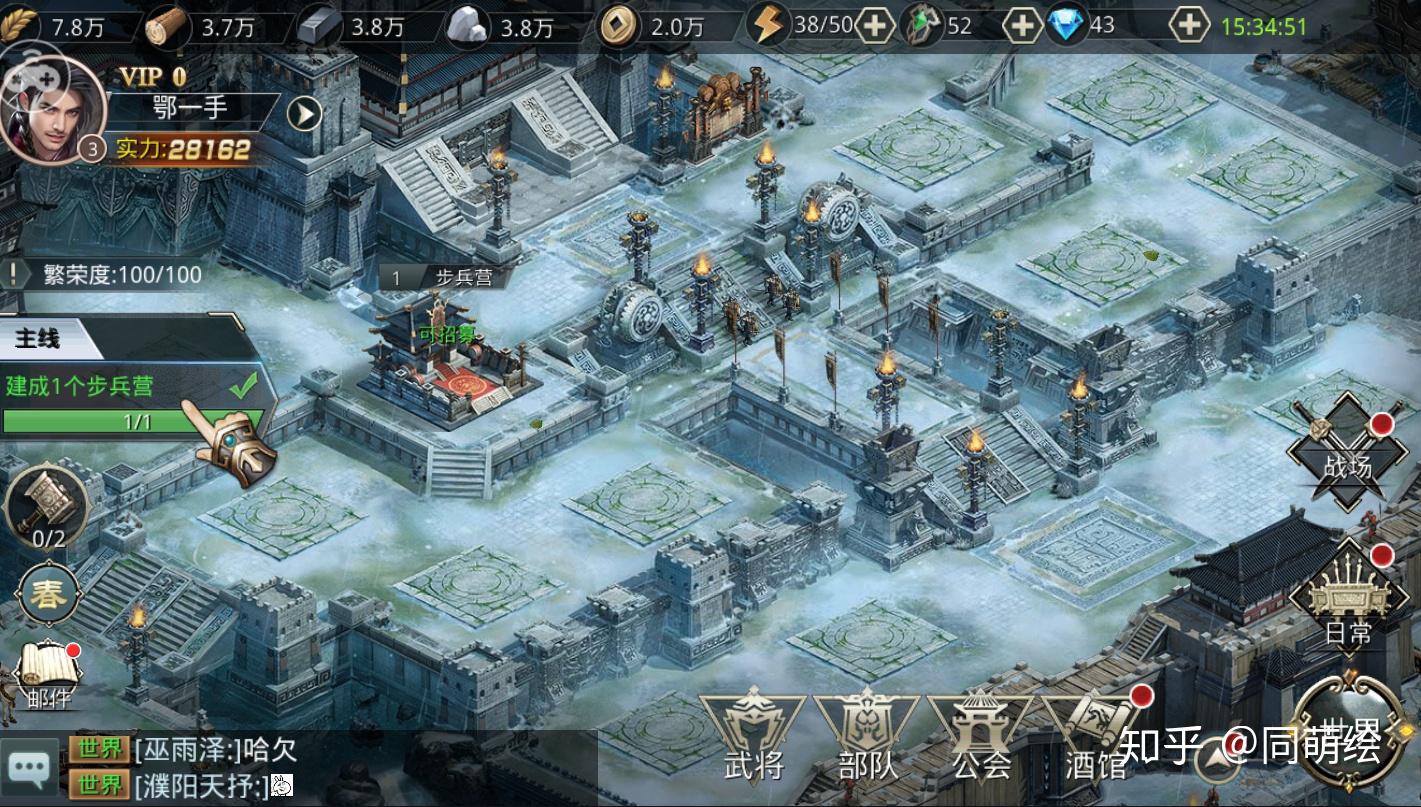This screenshot has width=1421, height=807.
Task: Buy more diamonds with the plus button
Action: [x=1189, y=26]
